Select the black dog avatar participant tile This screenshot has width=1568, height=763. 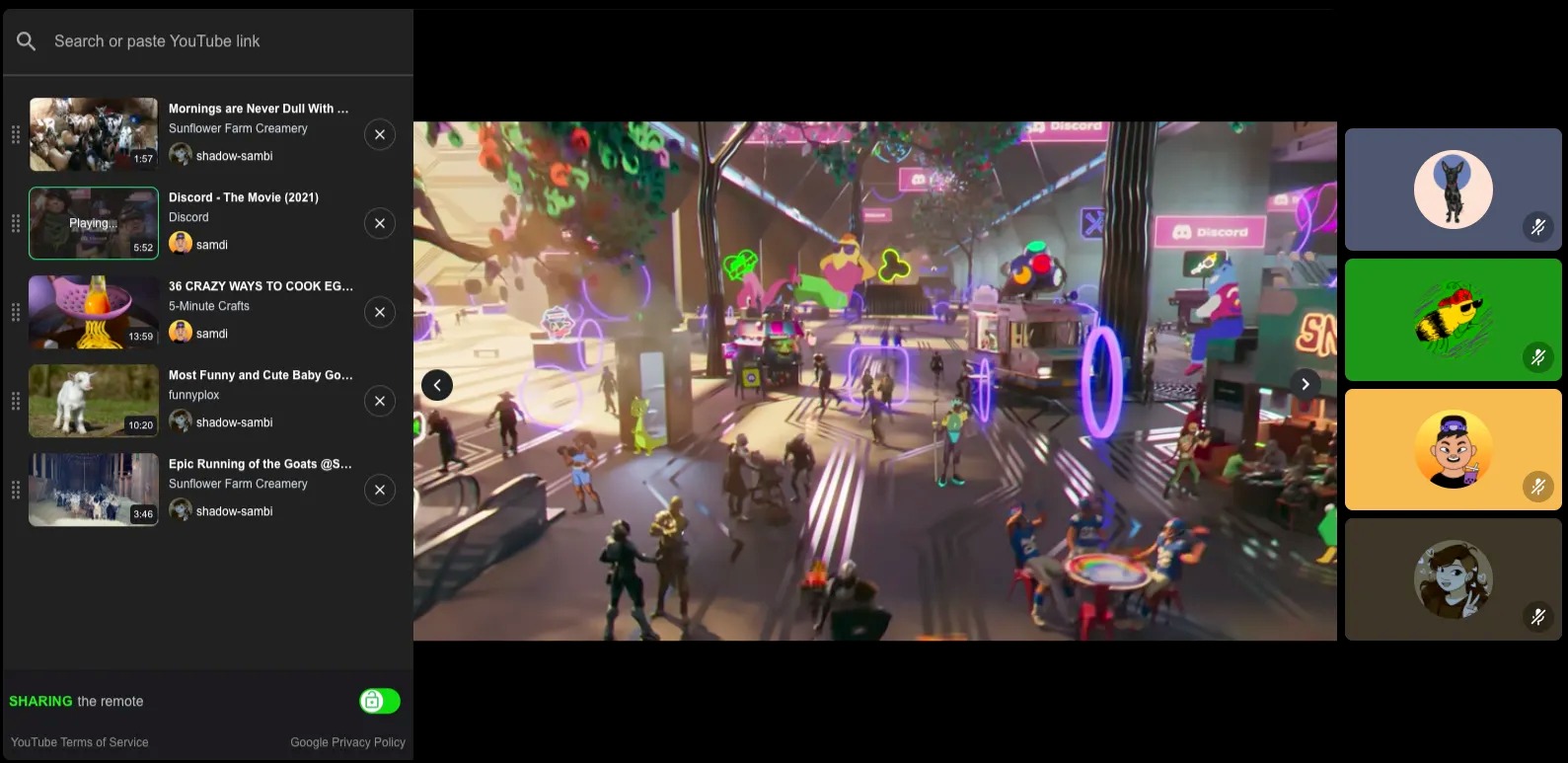coord(1453,190)
